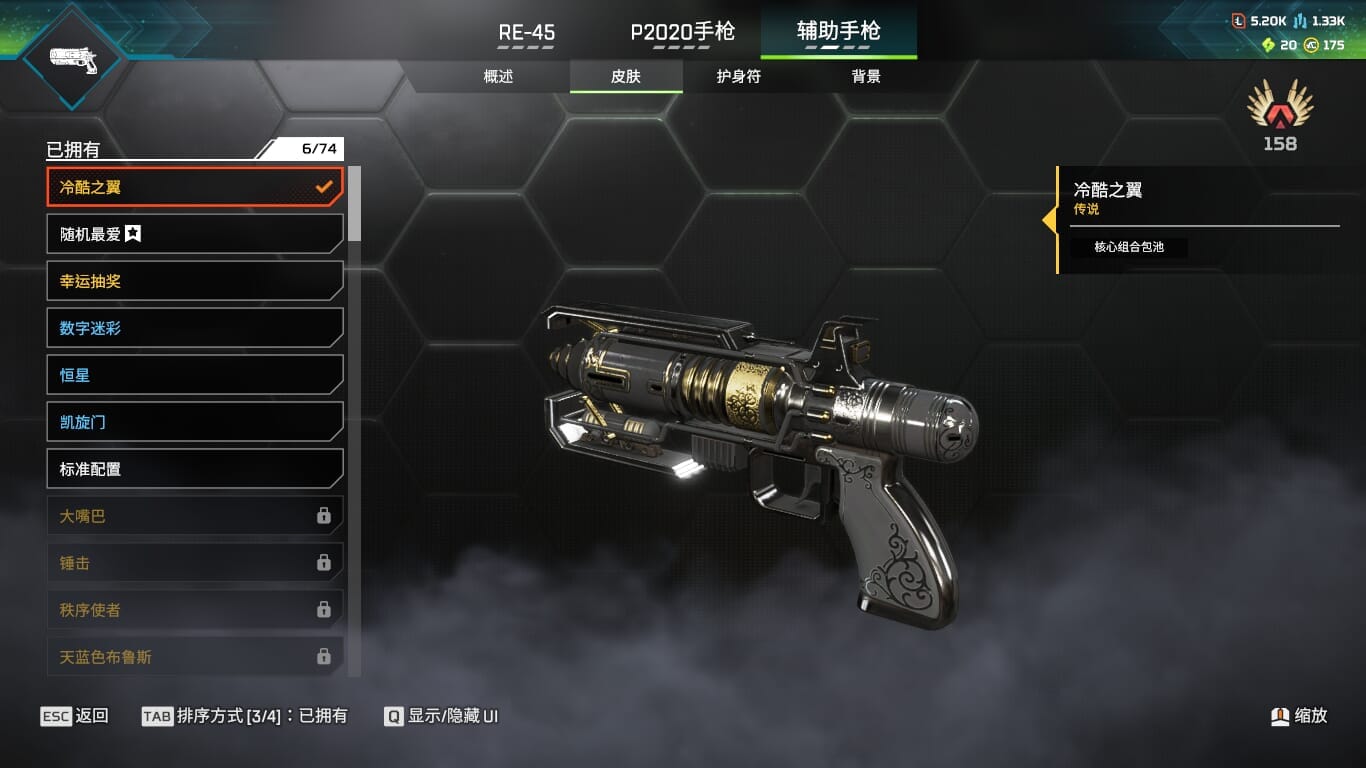Image resolution: width=1366 pixels, height=768 pixels.
Task: Select the 冷酷之翼 skin entry
Action: pos(195,187)
